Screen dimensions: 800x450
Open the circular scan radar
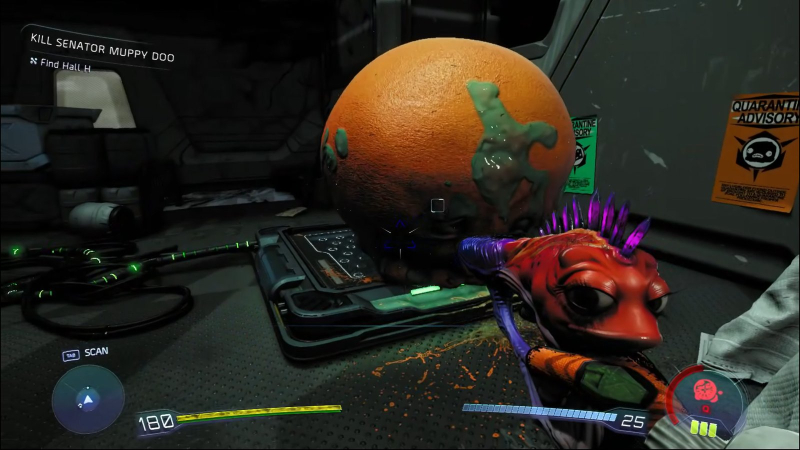pos(88,399)
